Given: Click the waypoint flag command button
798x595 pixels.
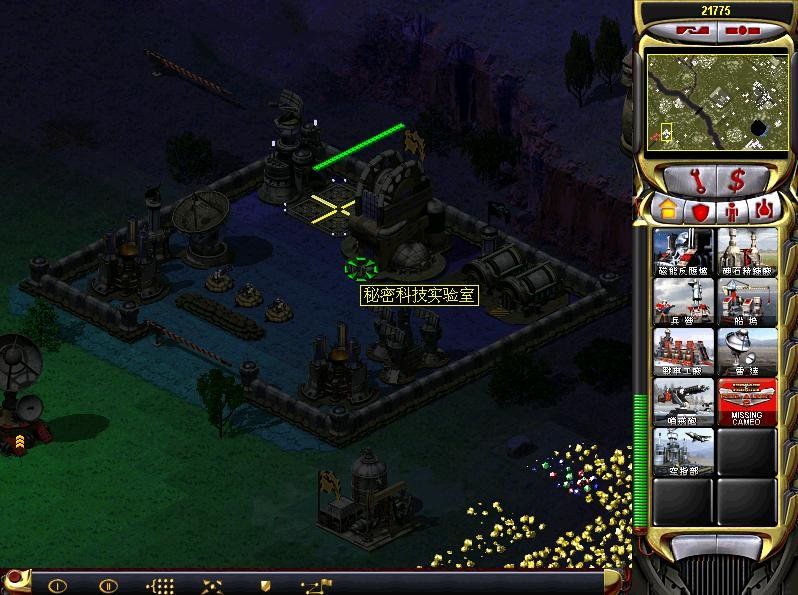Looking at the screenshot, I should 317,585.
